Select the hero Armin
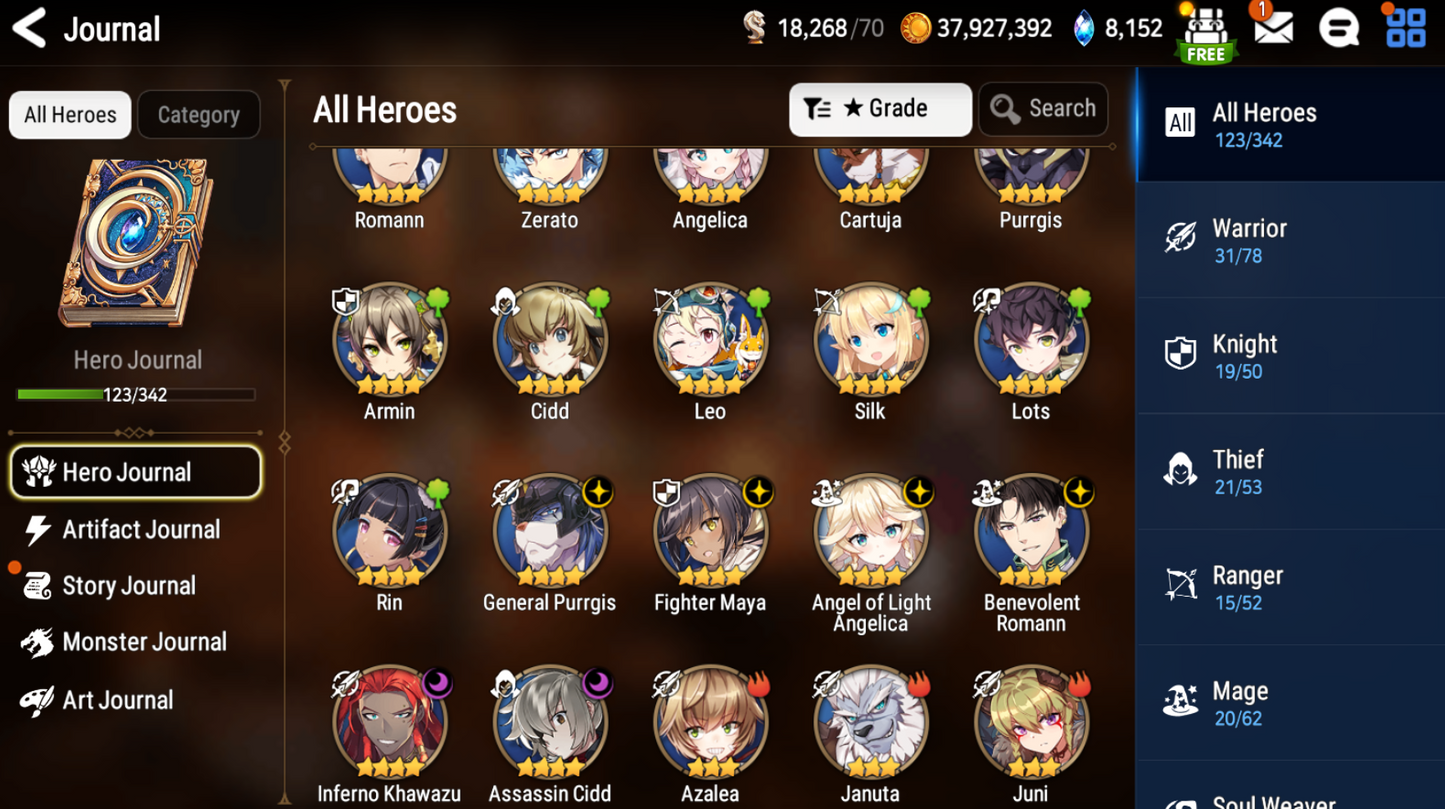Viewport: 1445px width, 809px height. pos(389,342)
